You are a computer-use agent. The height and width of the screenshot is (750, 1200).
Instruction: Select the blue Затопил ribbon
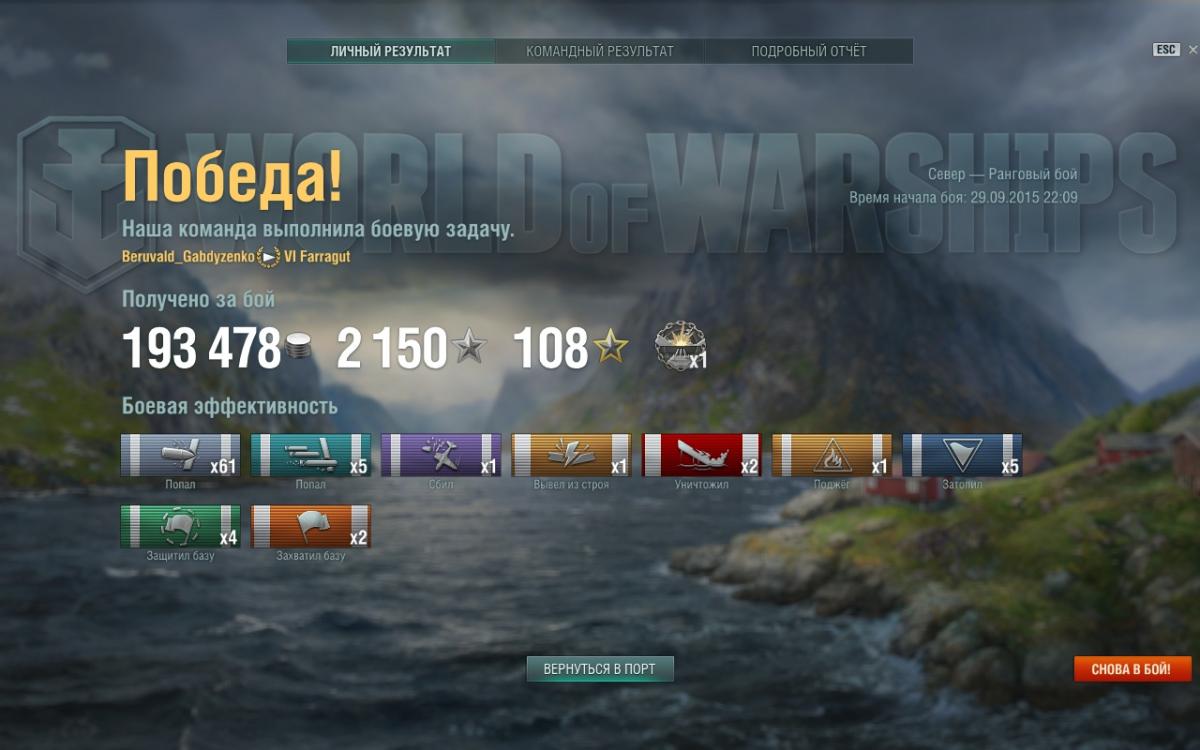[x=962, y=455]
